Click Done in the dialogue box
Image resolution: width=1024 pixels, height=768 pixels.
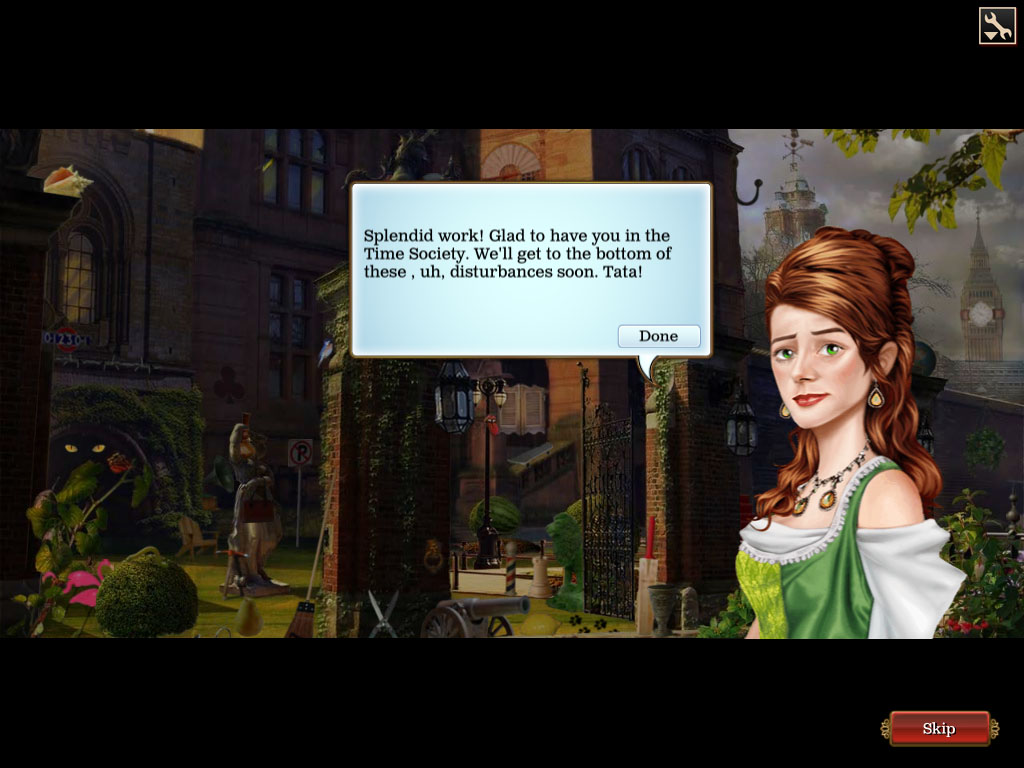tap(659, 336)
